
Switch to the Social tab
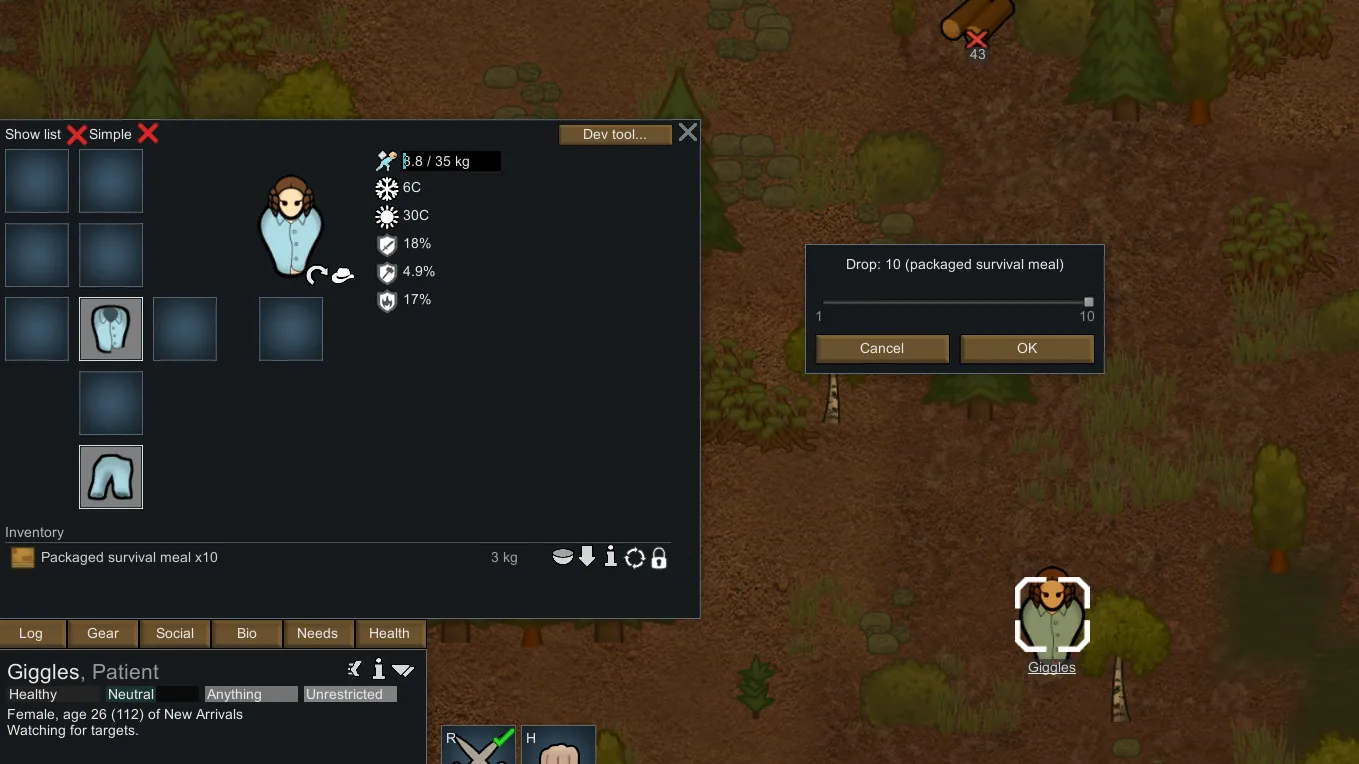point(175,633)
